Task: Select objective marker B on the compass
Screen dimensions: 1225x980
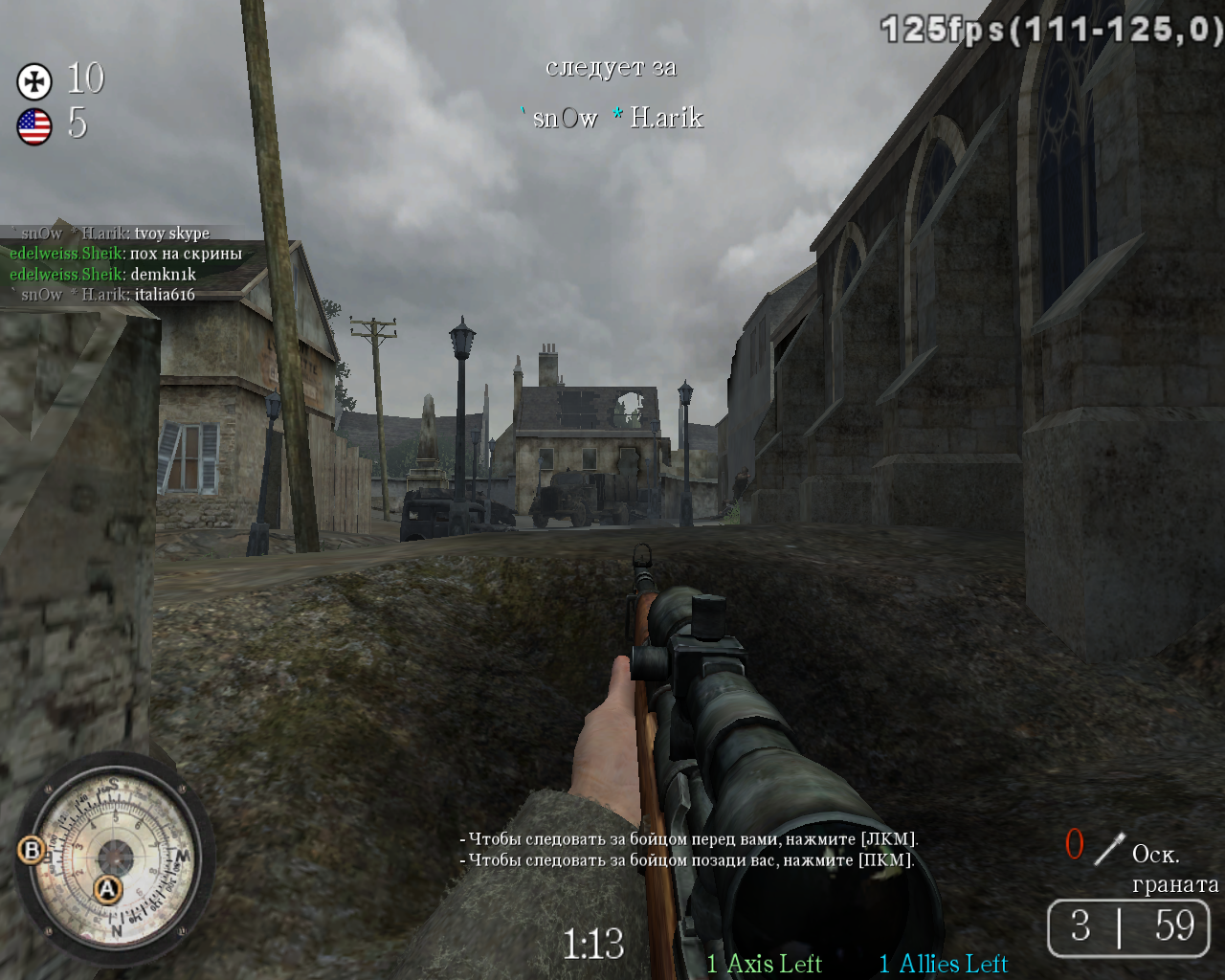Action: (32, 850)
